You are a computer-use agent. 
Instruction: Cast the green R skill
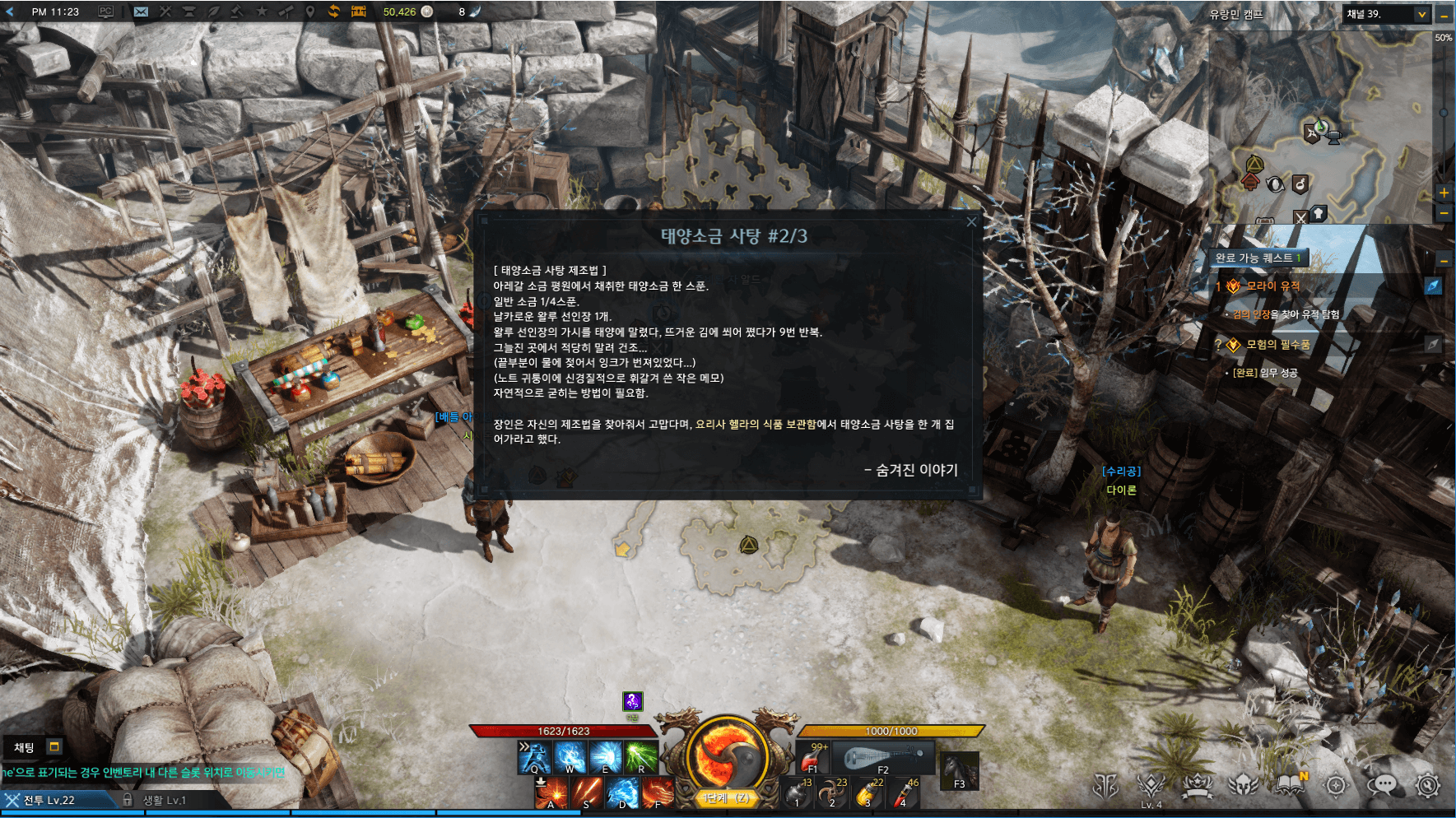(641, 757)
